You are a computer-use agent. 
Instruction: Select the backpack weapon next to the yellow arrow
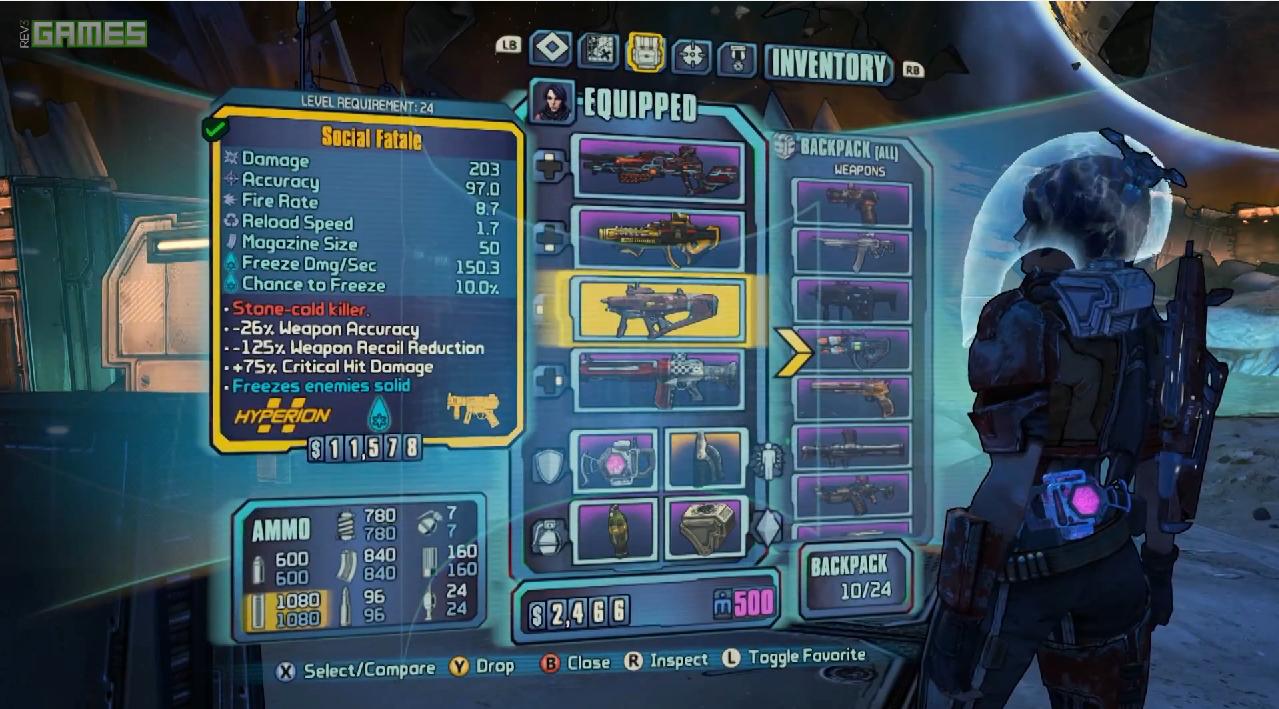pos(851,349)
